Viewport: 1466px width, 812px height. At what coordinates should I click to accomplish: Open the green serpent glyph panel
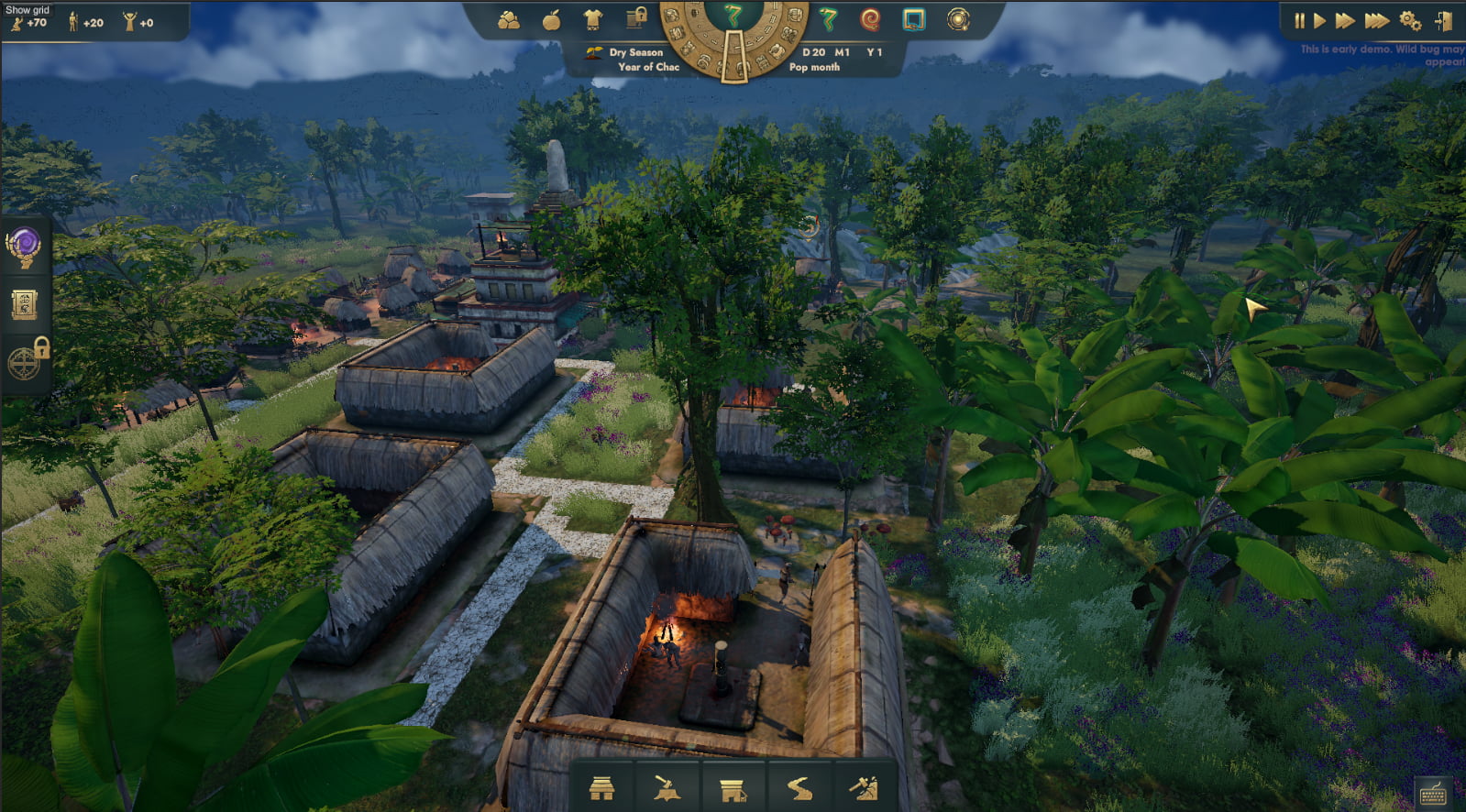coord(829,19)
